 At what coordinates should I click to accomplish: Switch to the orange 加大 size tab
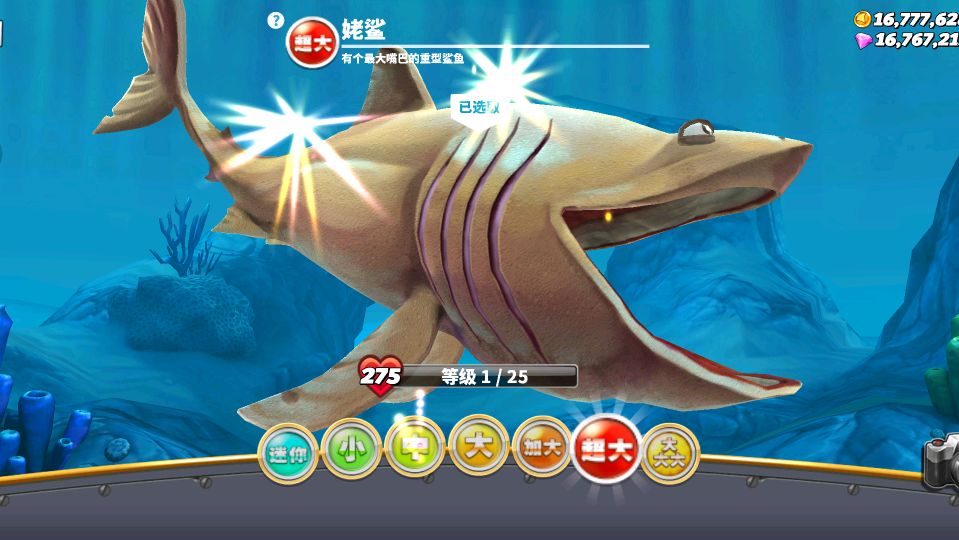[542, 448]
